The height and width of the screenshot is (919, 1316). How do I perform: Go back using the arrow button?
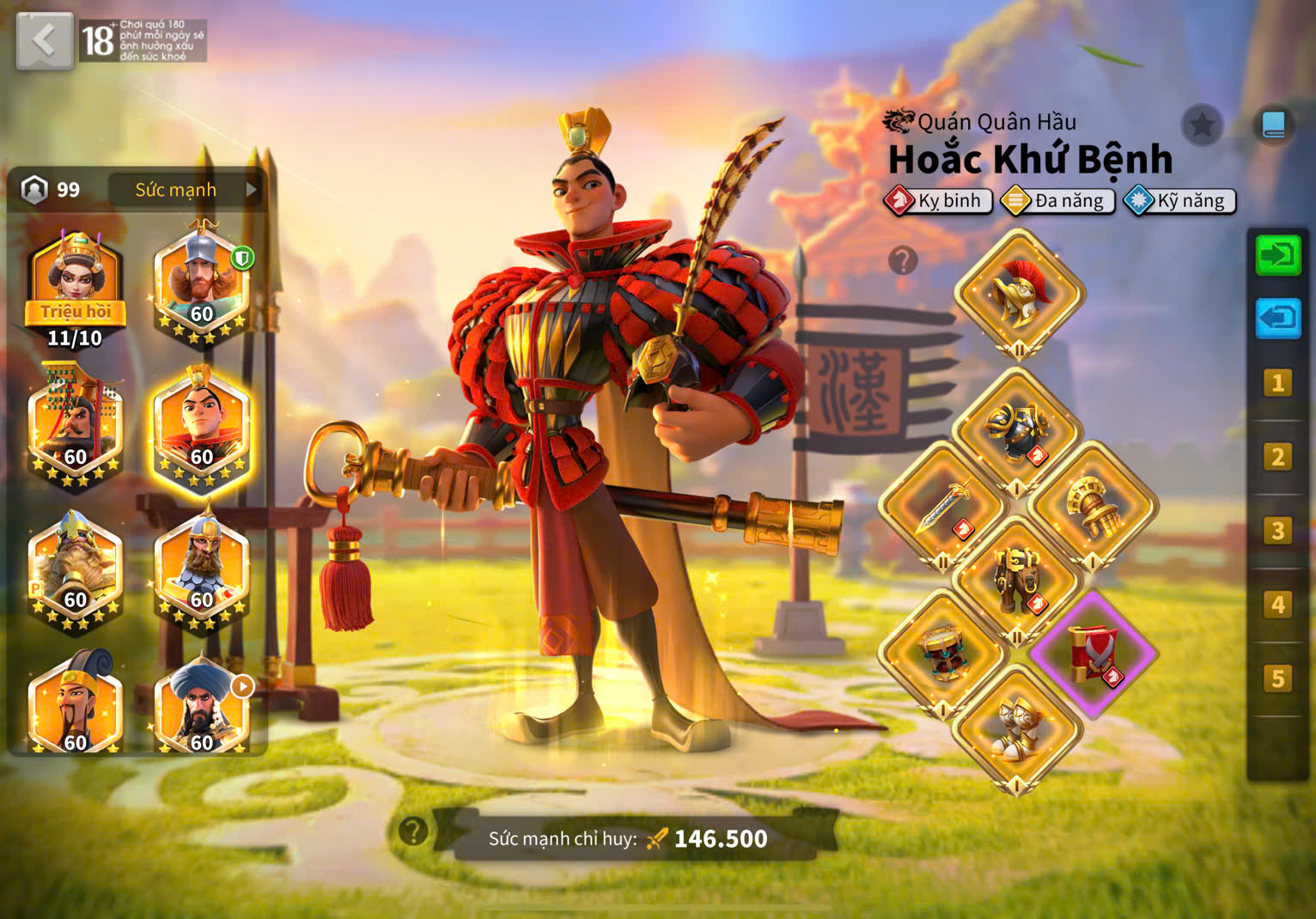click(x=45, y=40)
